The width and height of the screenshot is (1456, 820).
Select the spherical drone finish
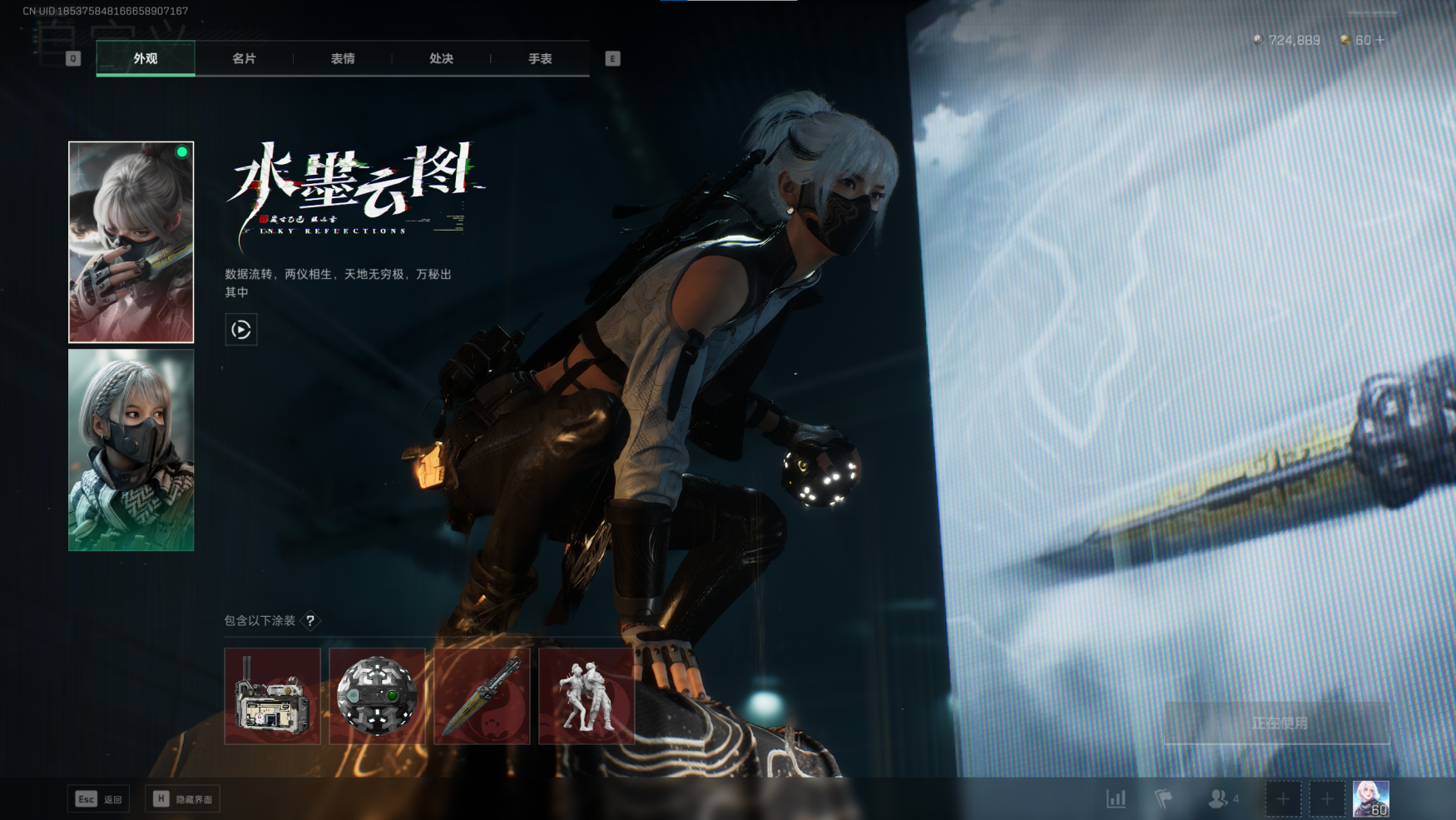(x=377, y=696)
